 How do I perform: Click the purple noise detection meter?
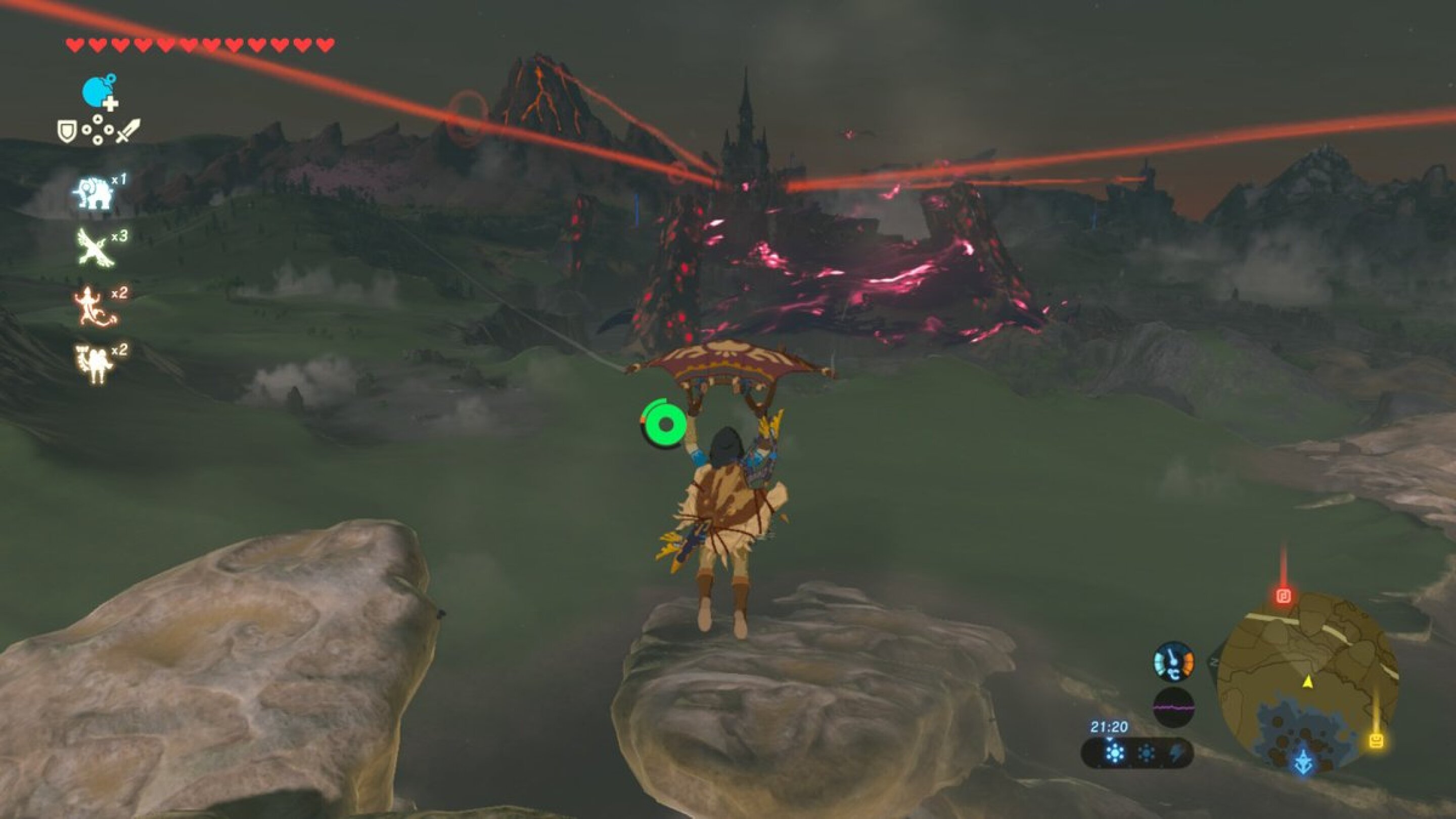point(1174,707)
